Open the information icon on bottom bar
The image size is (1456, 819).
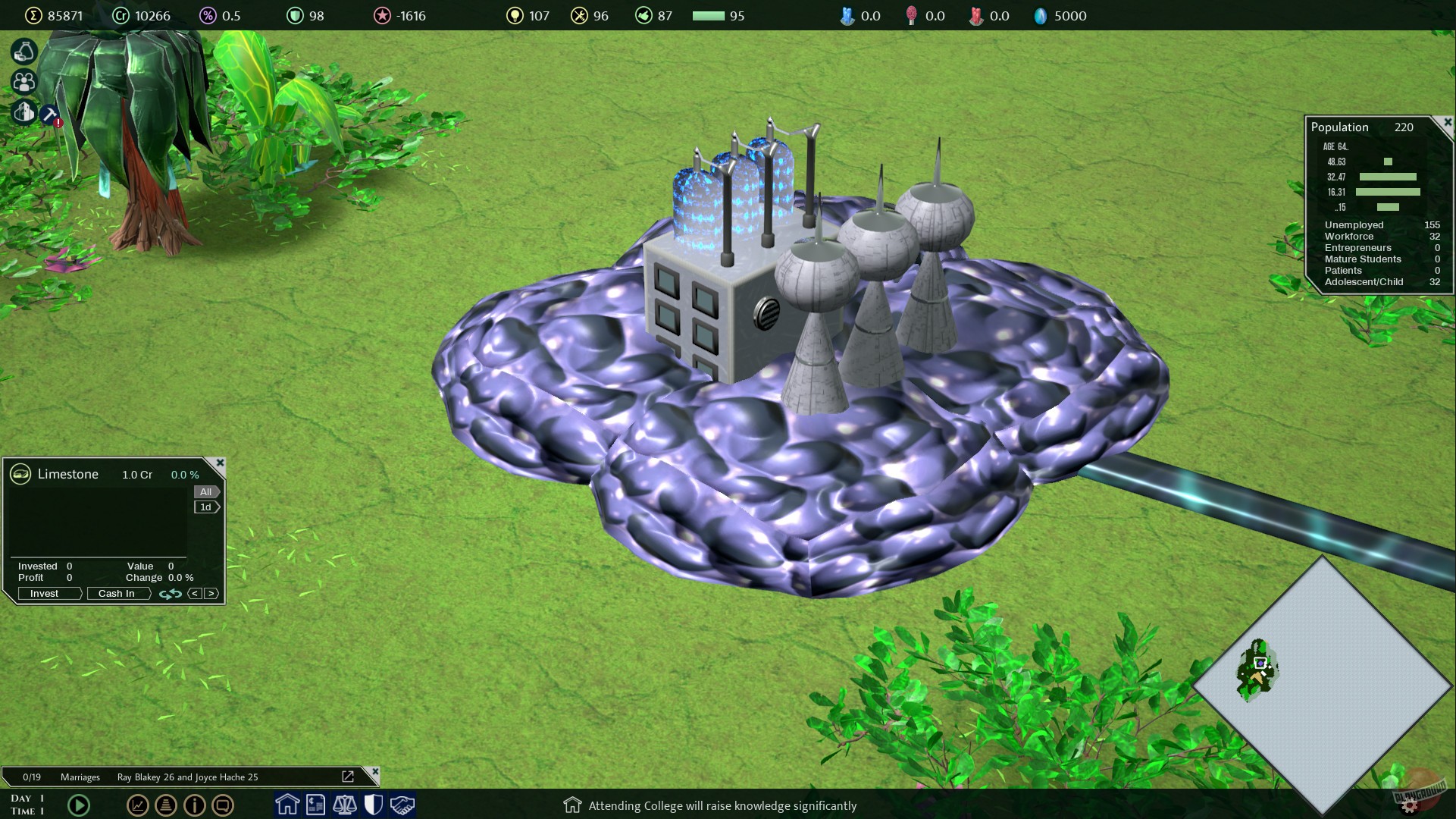(x=194, y=806)
